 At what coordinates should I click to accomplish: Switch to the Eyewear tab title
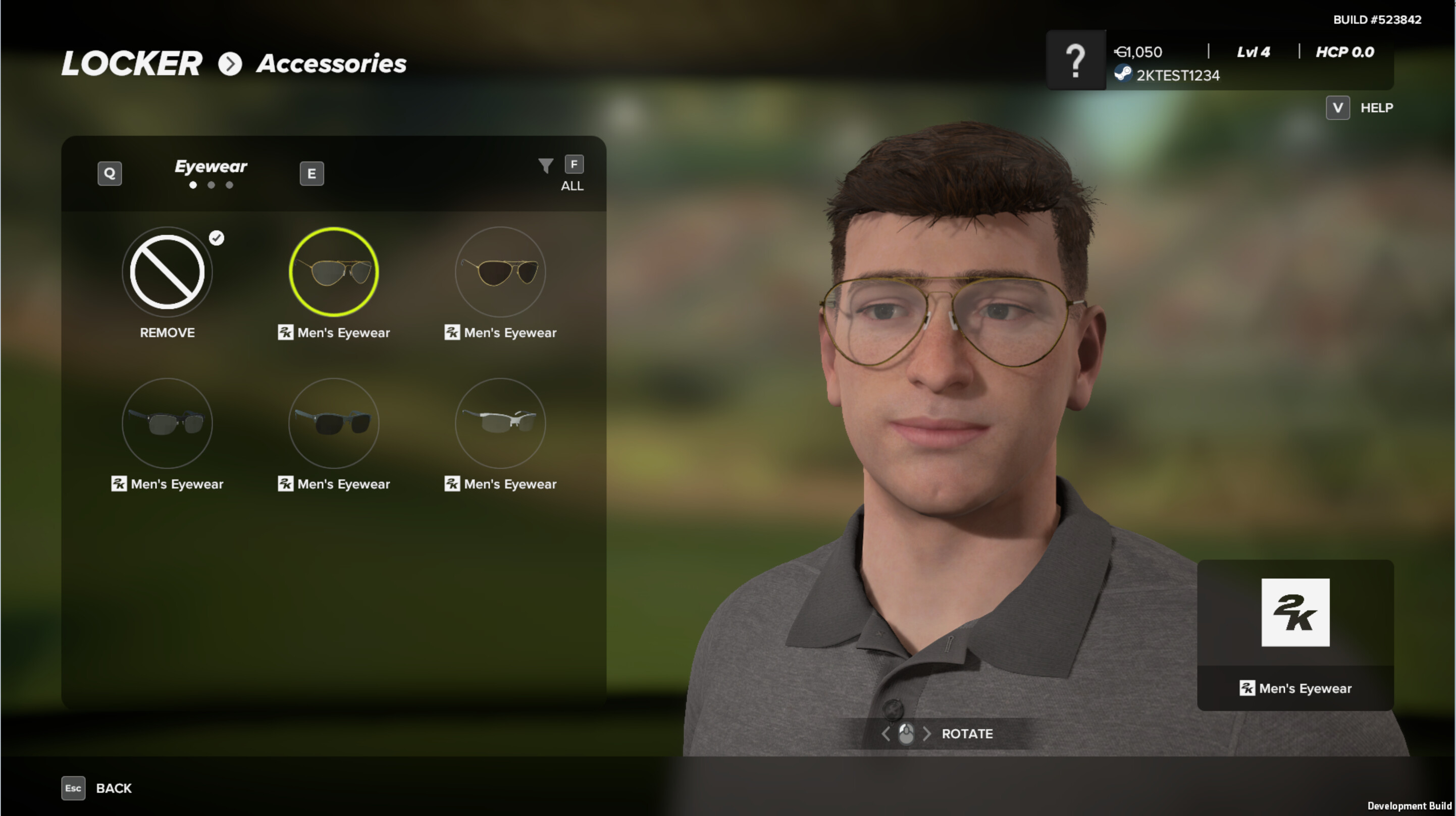coord(211,166)
